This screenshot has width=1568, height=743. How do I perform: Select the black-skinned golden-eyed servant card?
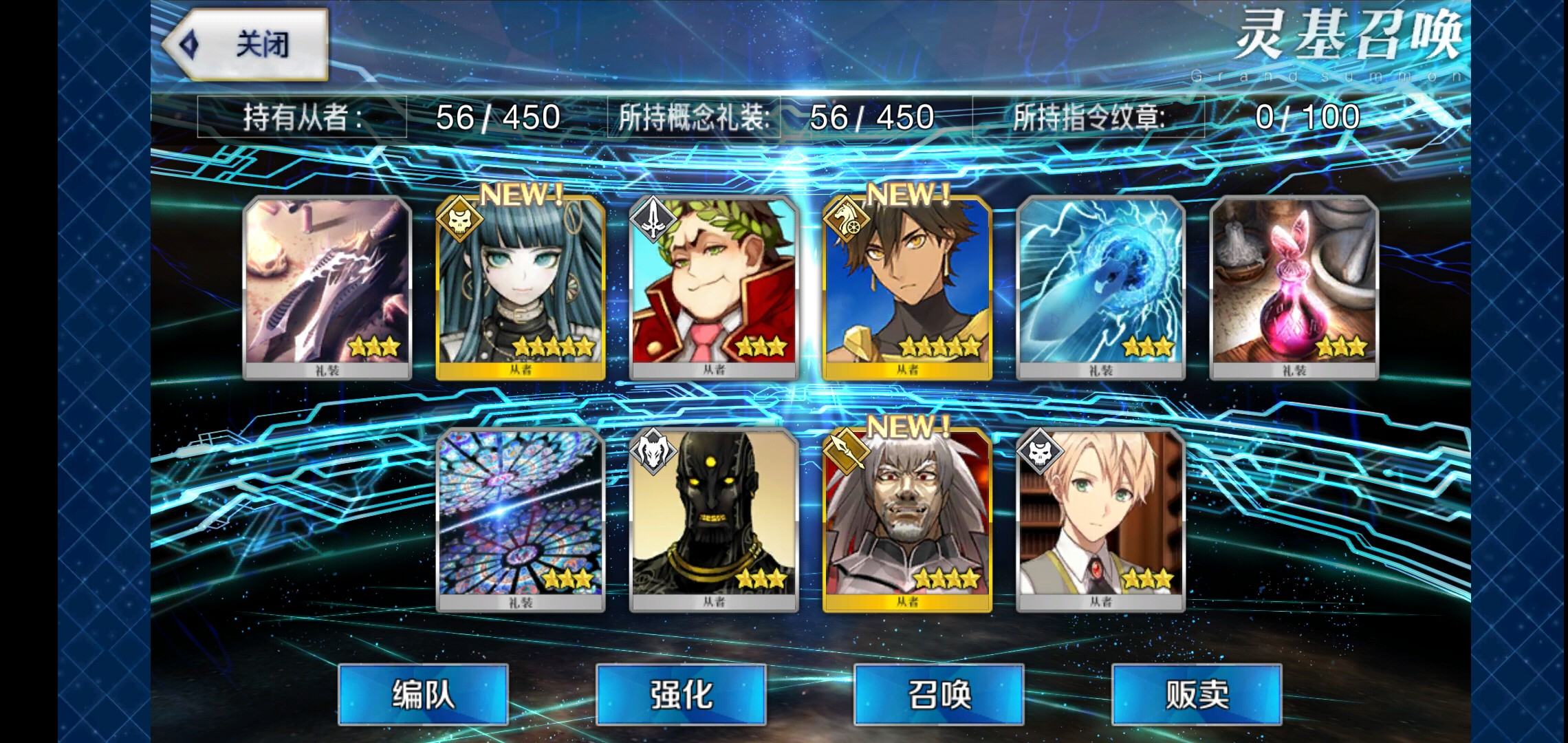click(x=714, y=520)
